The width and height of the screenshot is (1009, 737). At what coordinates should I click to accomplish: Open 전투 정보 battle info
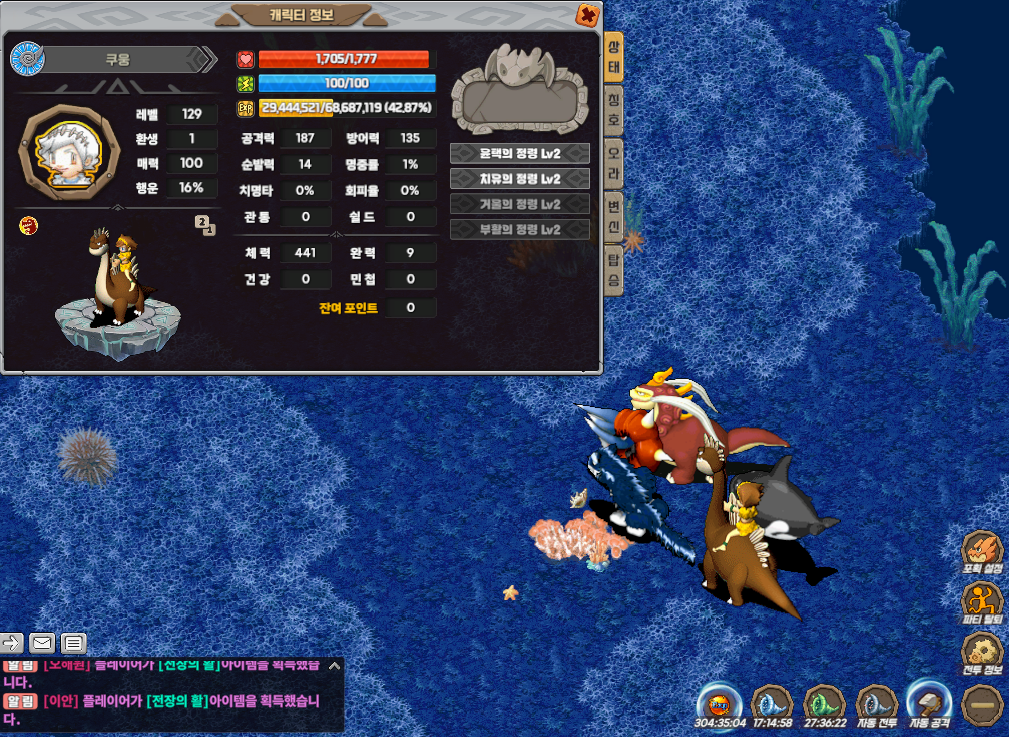tap(982, 654)
